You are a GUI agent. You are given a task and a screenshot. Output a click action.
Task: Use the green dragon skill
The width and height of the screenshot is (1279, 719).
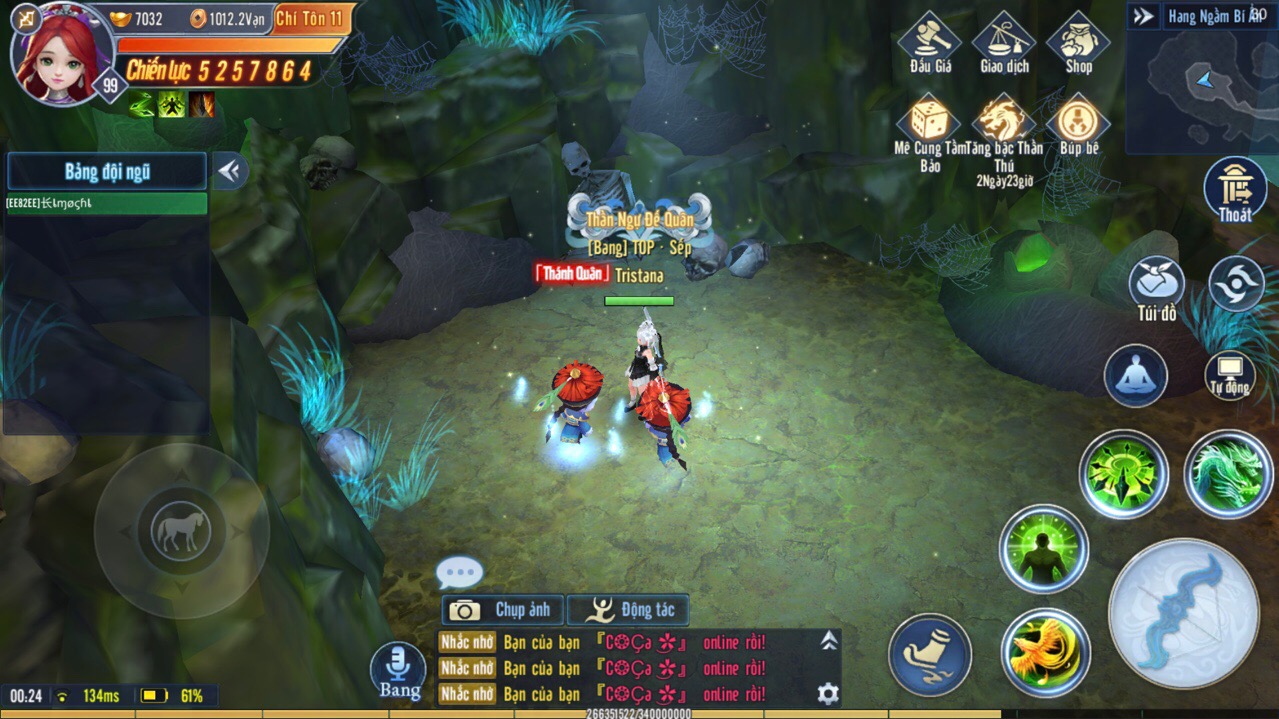coord(1228,474)
